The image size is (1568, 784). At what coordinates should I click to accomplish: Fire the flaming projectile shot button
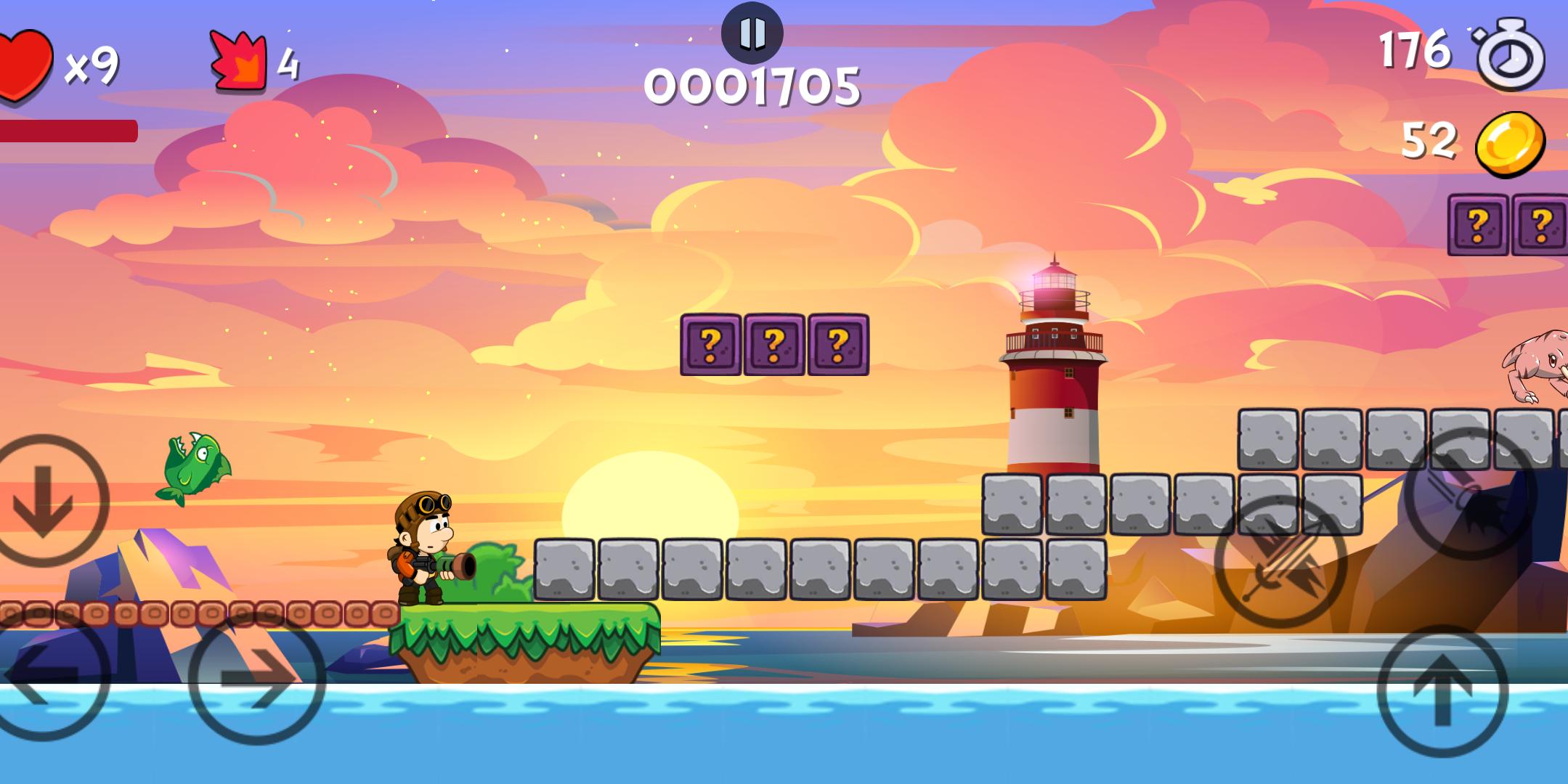point(1470,494)
